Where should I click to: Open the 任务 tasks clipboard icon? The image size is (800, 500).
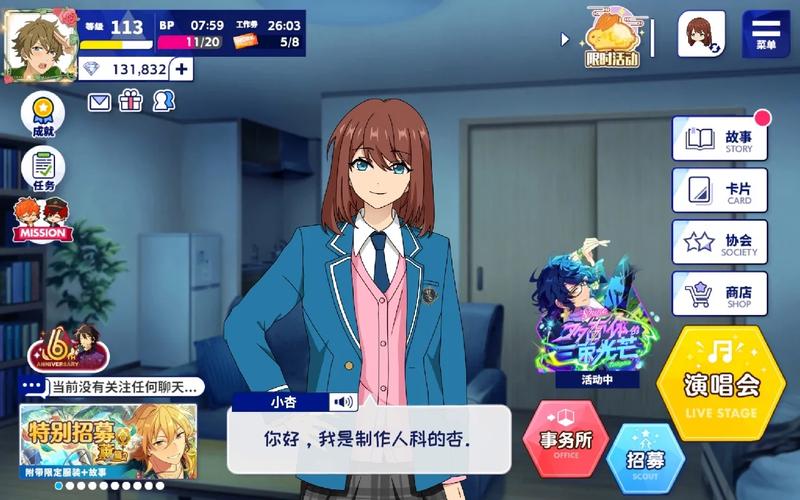(42, 168)
